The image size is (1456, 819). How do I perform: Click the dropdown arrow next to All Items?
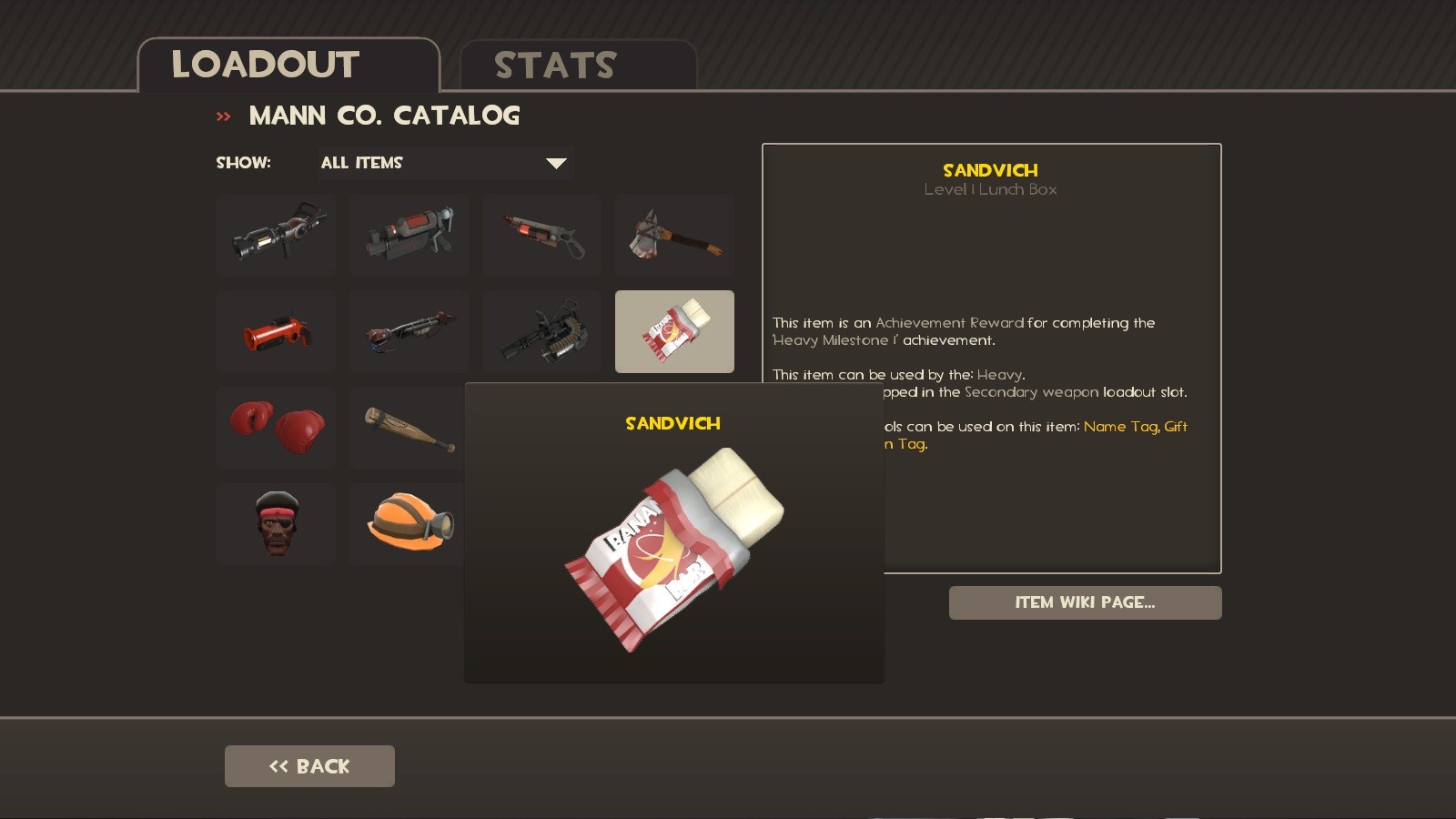tap(557, 163)
